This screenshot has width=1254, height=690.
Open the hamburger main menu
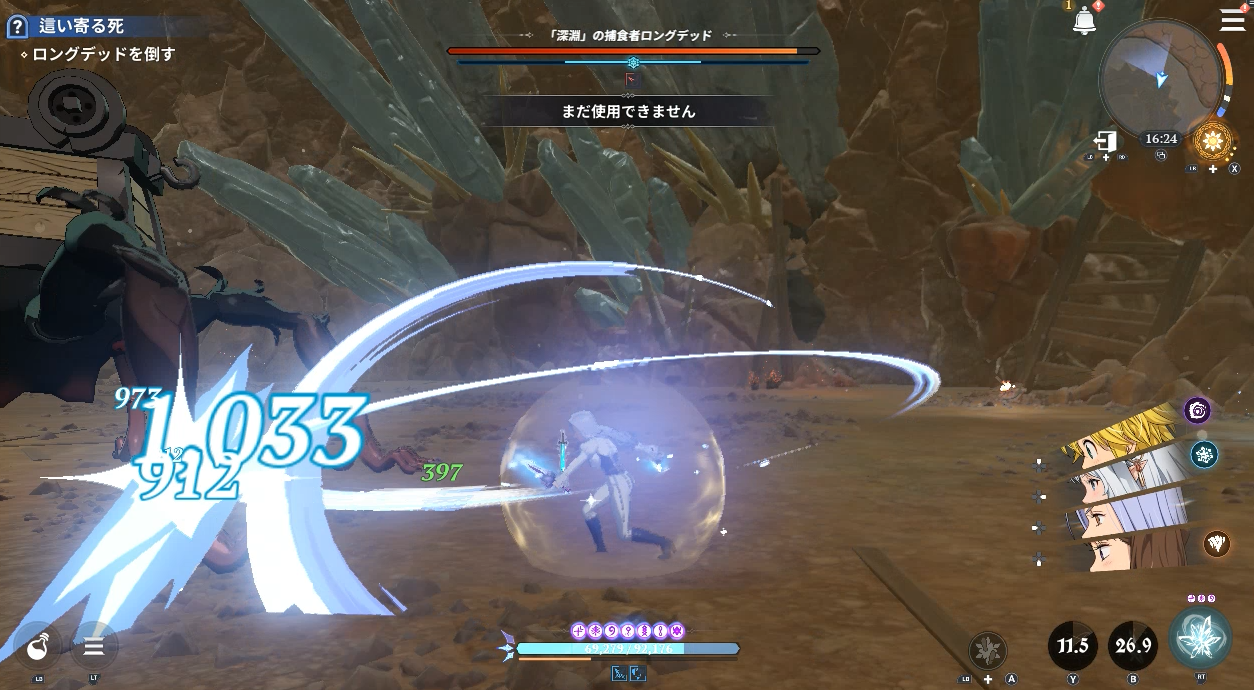pos(1232,20)
